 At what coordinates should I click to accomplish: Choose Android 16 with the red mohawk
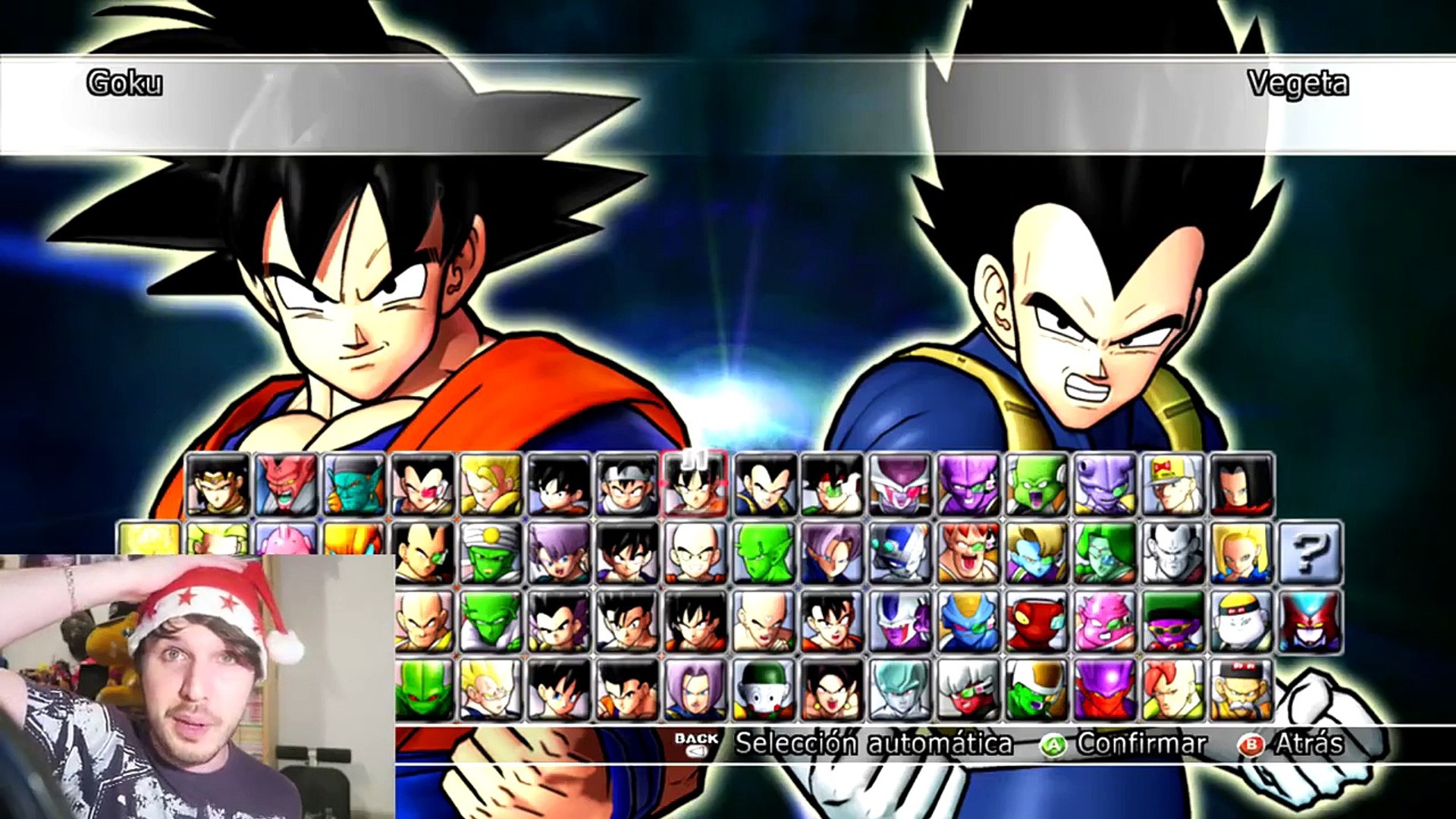pos(1173,689)
